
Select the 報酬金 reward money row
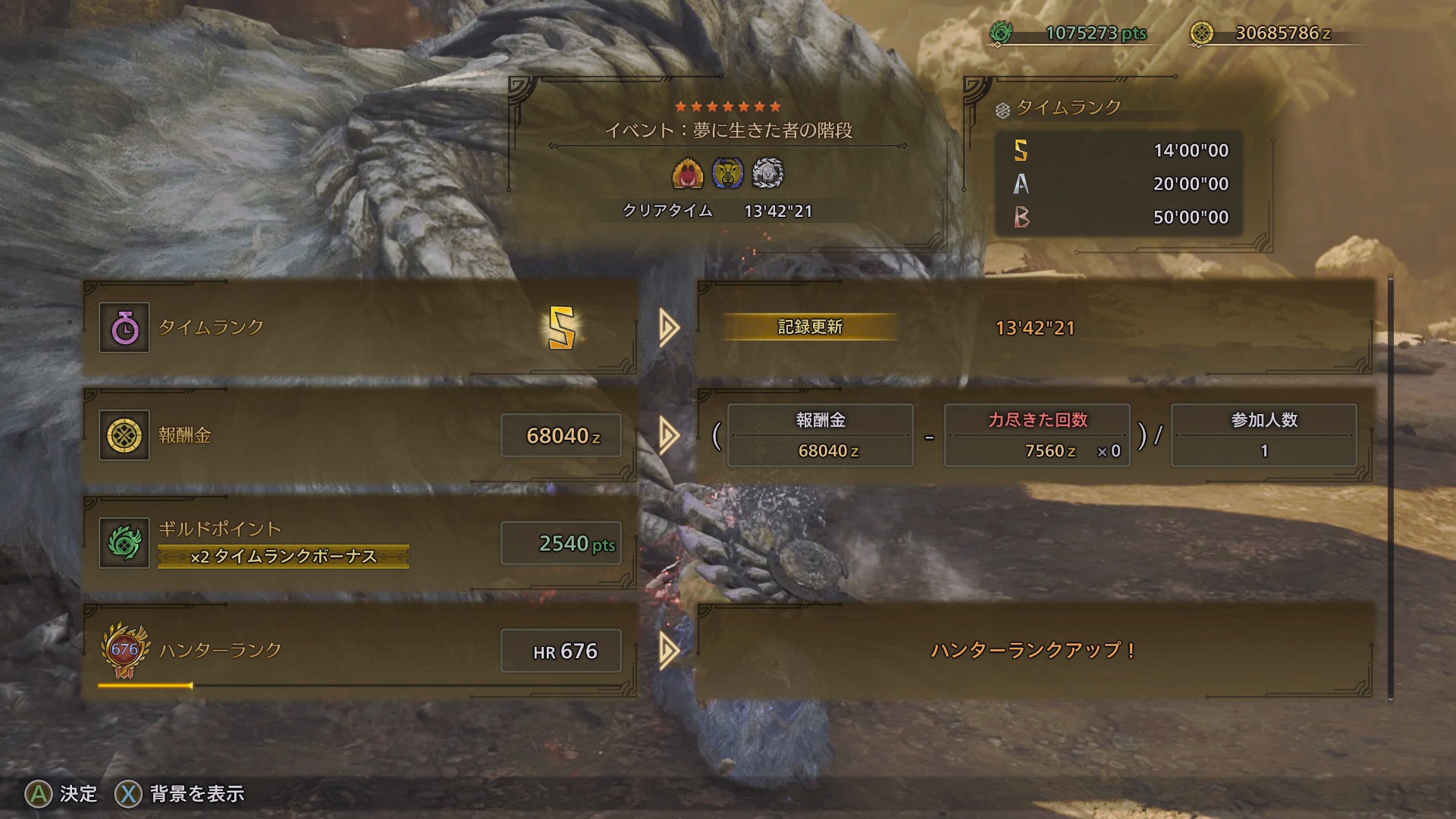click(x=359, y=435)
